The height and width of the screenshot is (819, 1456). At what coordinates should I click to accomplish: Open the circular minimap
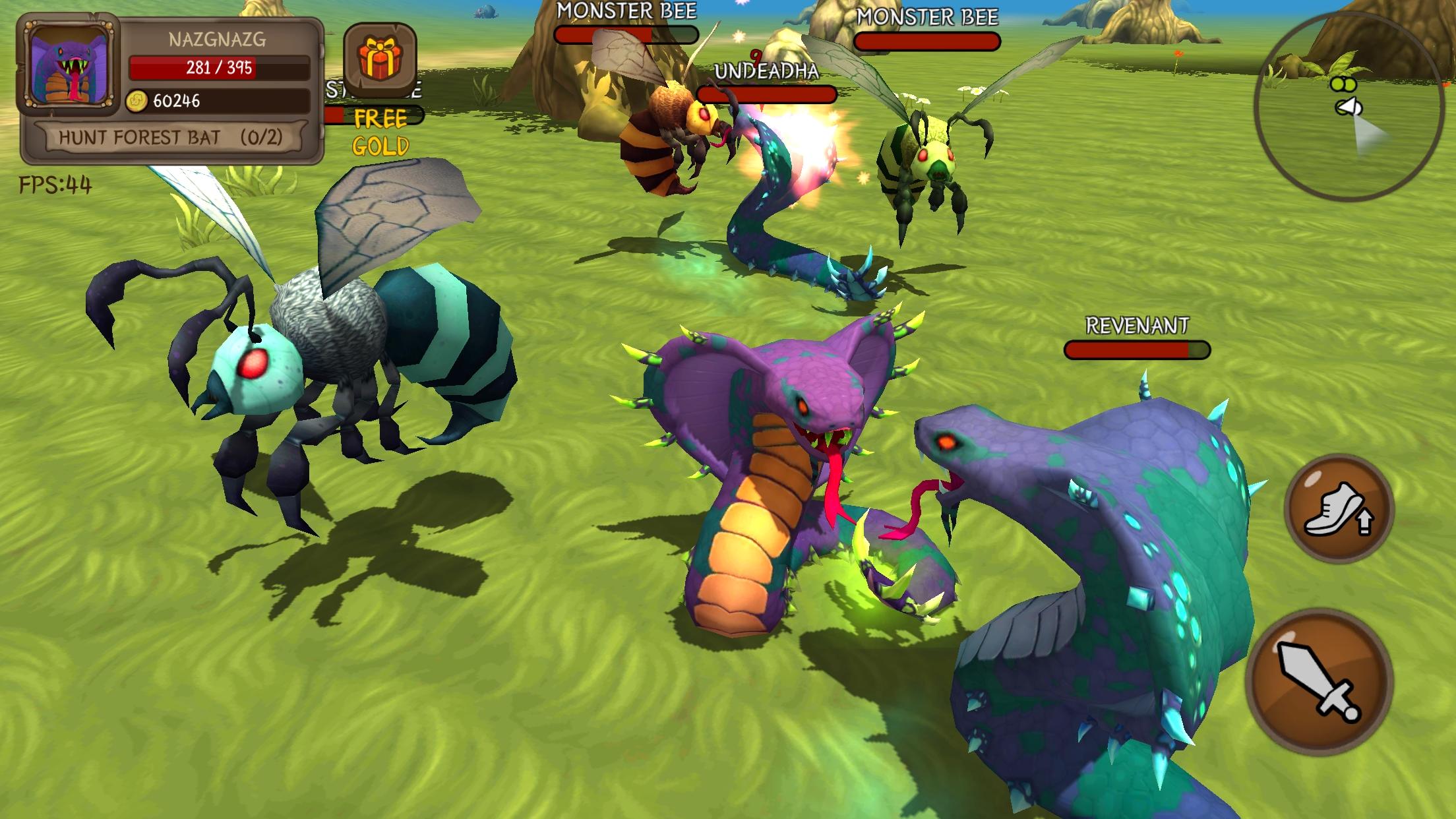point(1349,106)
